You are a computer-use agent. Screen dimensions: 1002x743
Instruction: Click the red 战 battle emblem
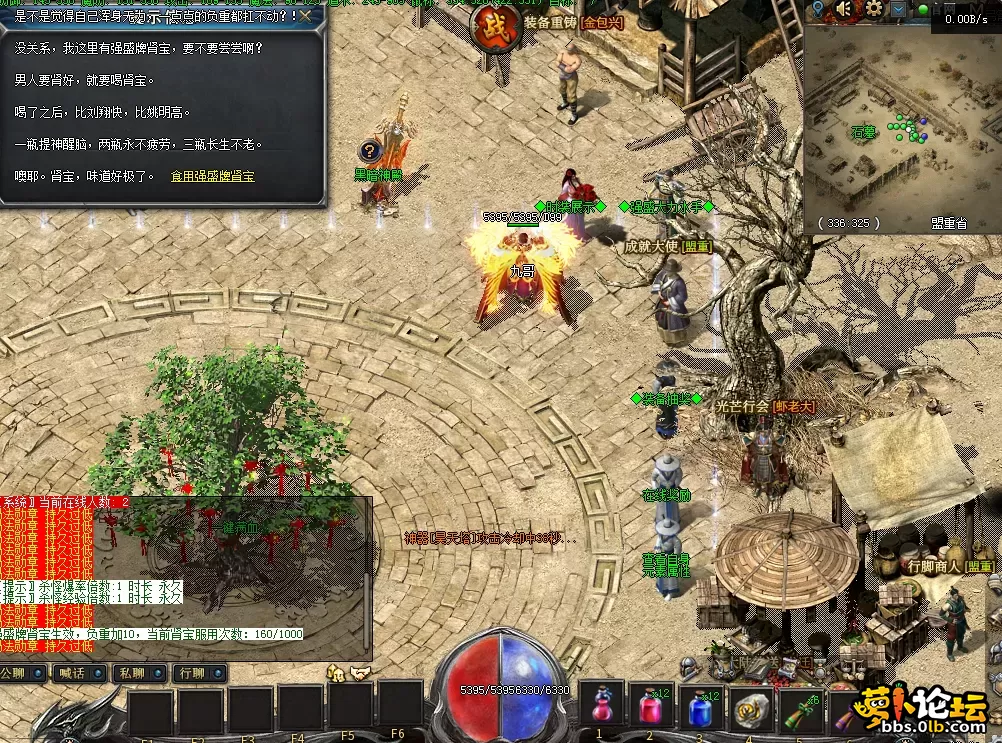(x=492, y=25)
